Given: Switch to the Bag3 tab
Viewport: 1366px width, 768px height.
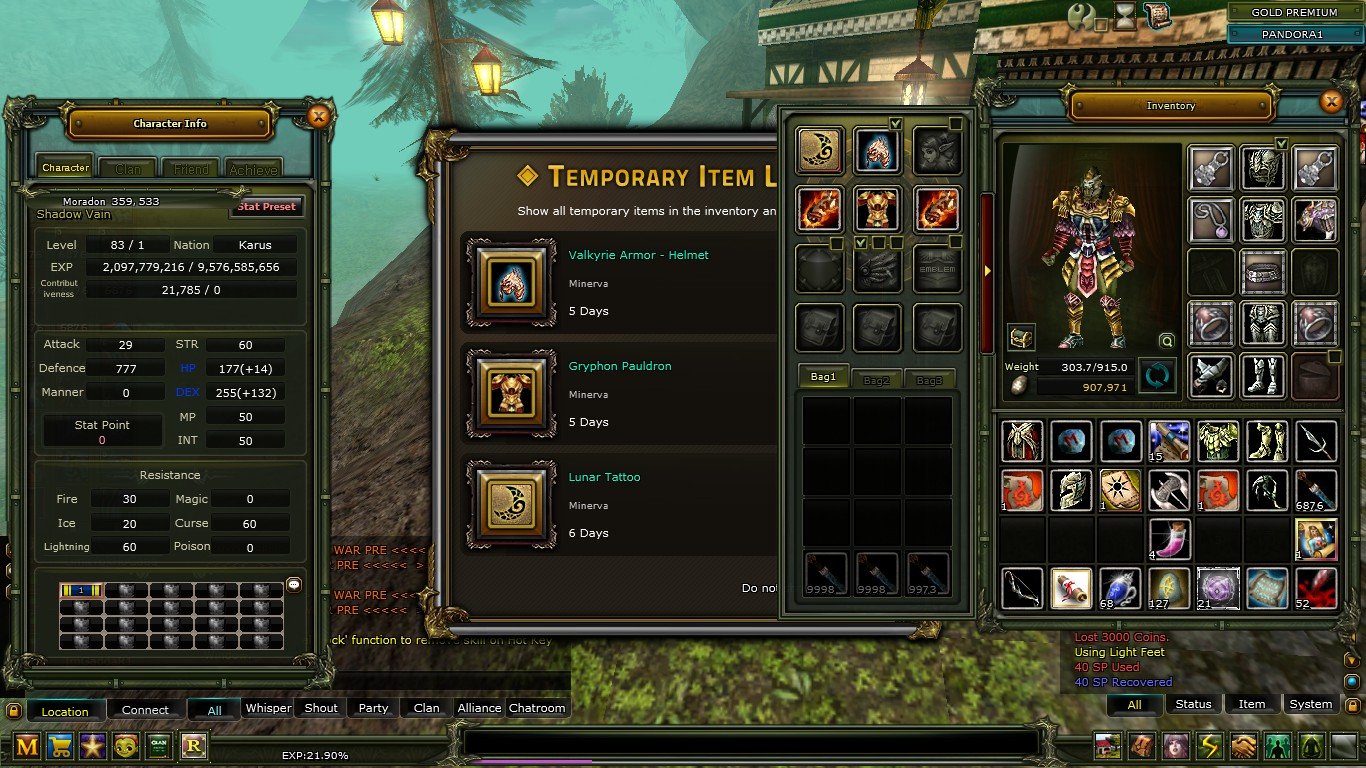Looking at the screenshot, I should coord(929,379).
